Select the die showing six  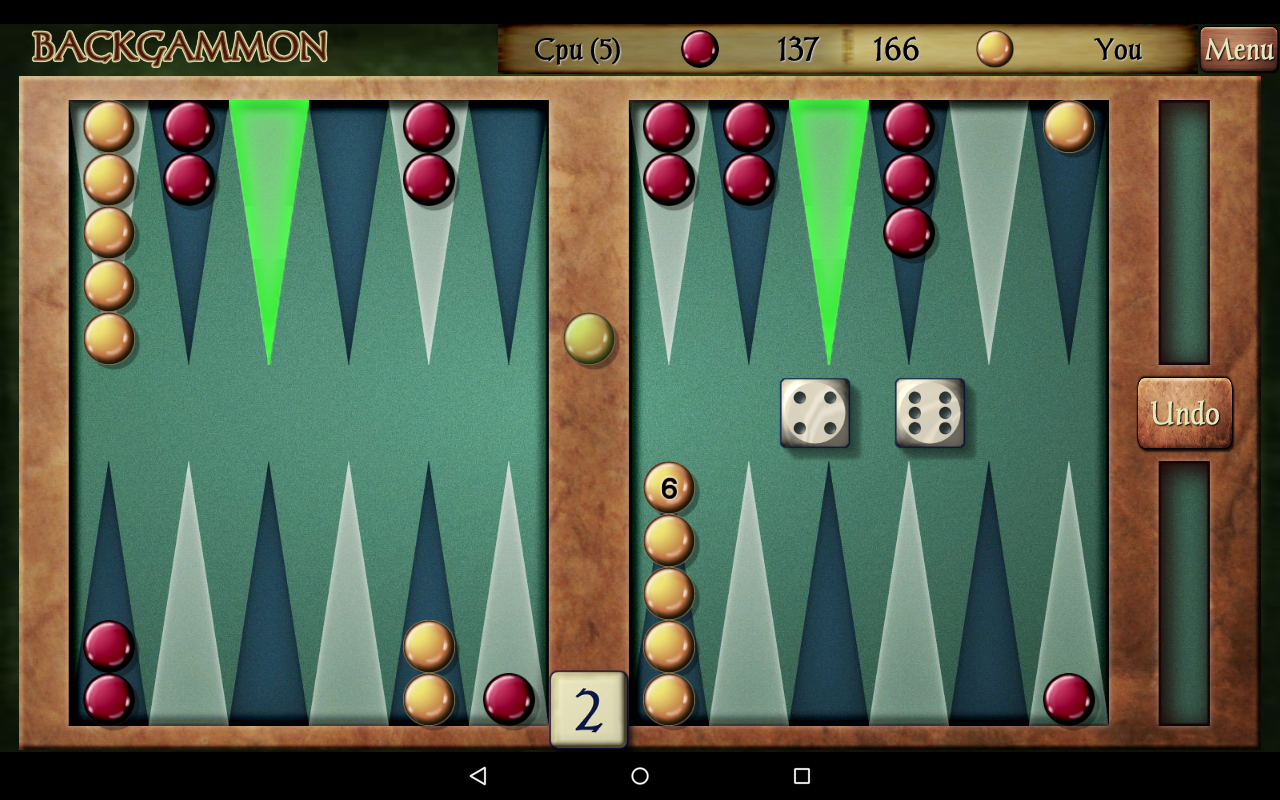click(x=929, y=411)
